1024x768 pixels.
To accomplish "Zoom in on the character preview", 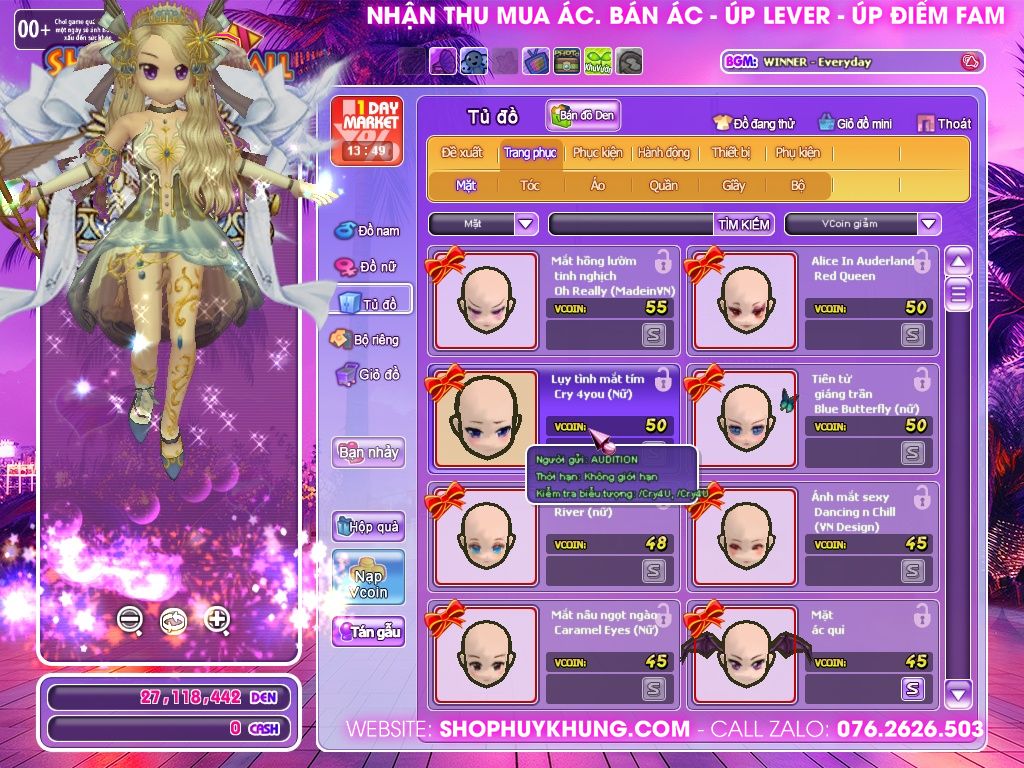I will tap(217, 619).
